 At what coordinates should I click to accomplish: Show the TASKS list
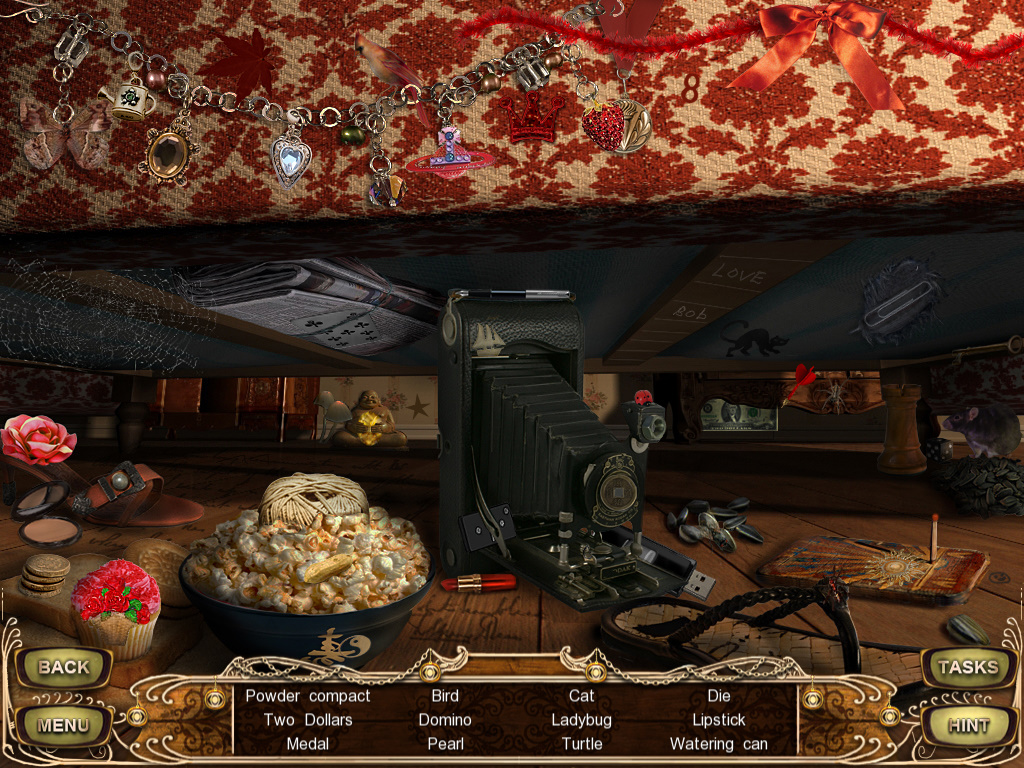coord(967,667)
